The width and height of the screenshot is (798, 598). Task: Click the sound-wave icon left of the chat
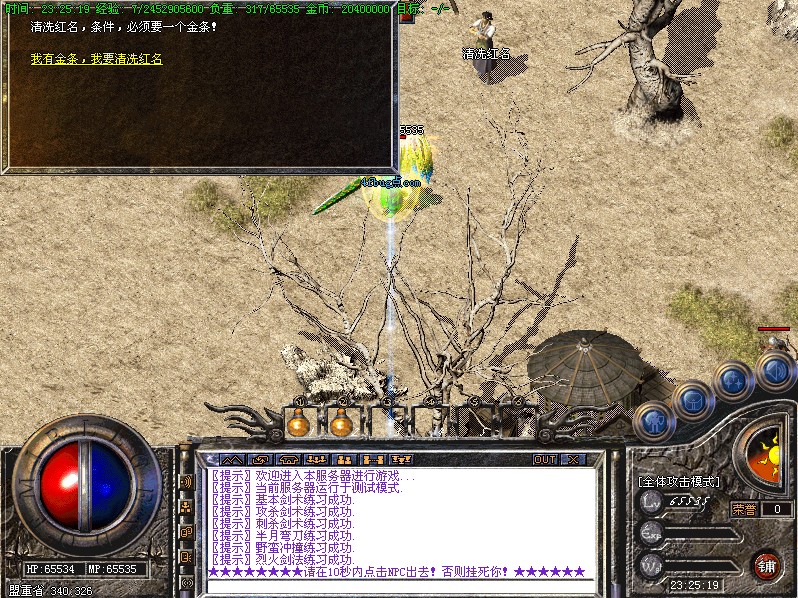coord(186,481)
